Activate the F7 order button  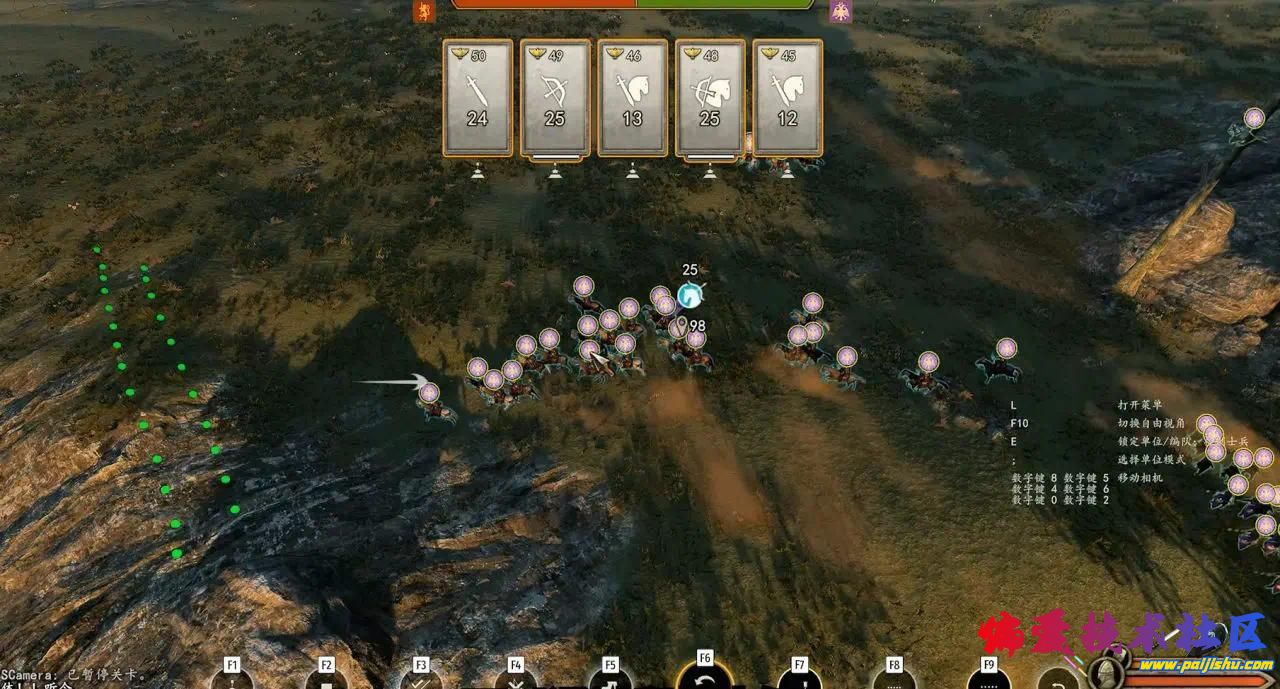point(799,678)
